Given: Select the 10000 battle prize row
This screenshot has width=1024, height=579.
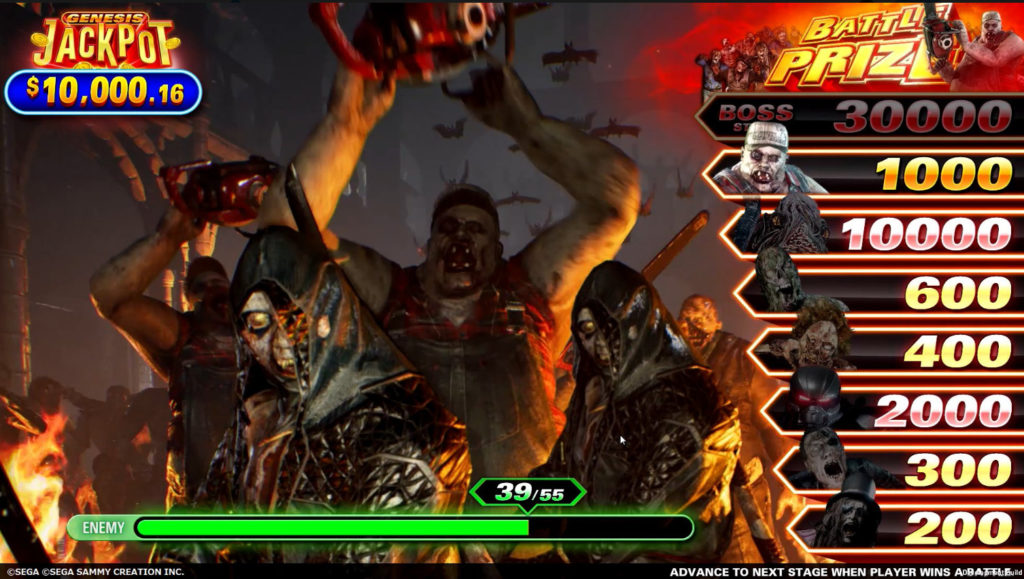Looking at the screenshot, I should [x=875, y=234].
